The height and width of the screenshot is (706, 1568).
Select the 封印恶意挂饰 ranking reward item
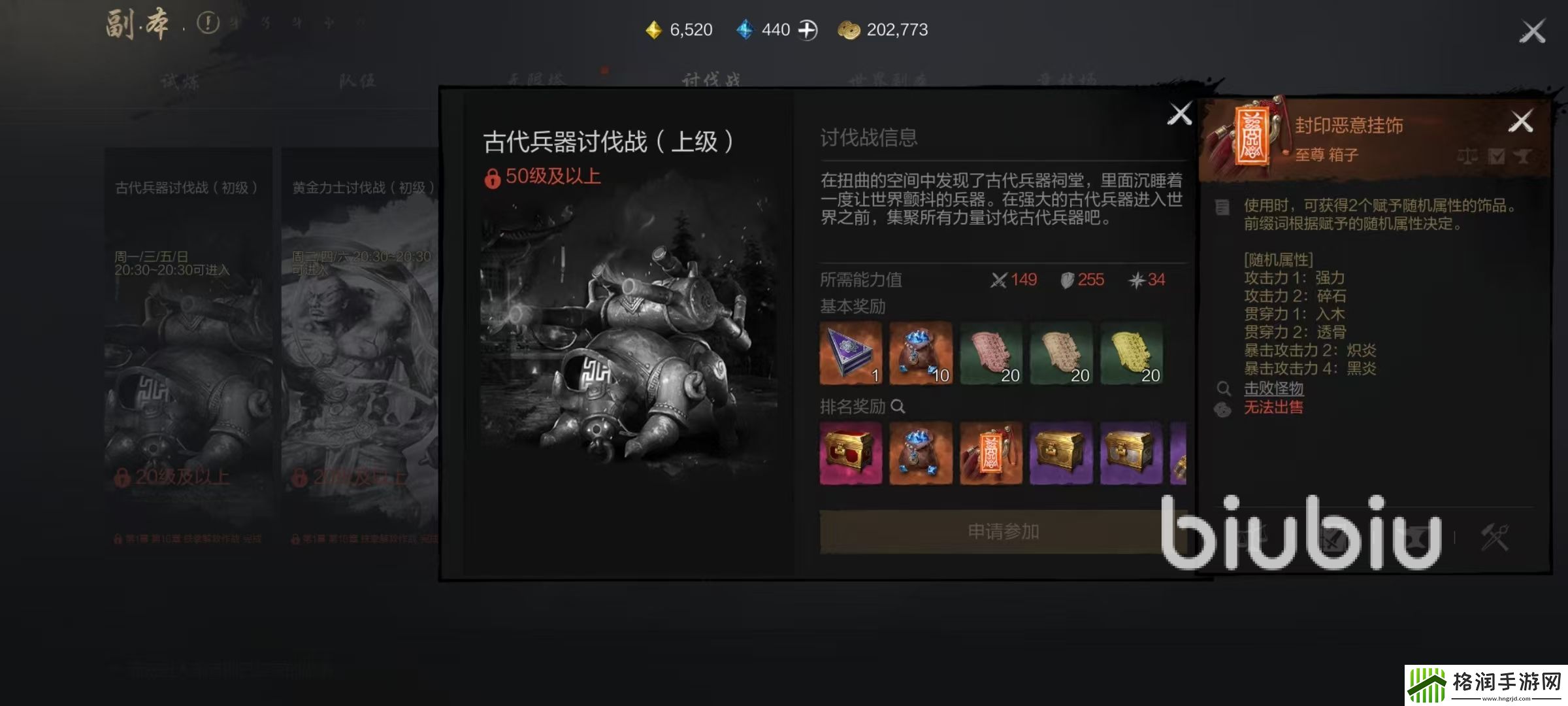[x=991, y=454]
